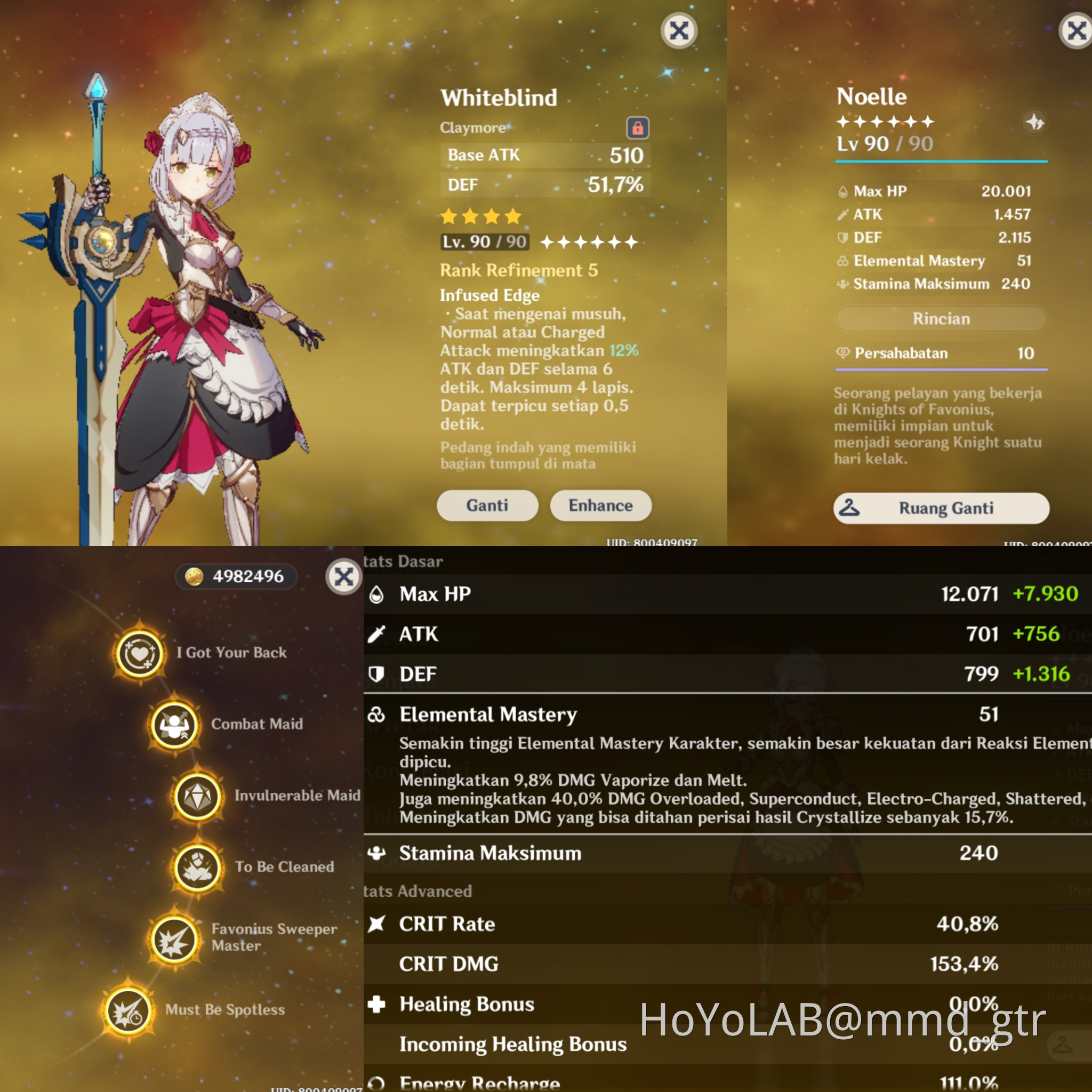The height and width of the screenshot is (1092, 1092).
Task: Click the Mora counter showing 4982496
Action: coord(236,576)
